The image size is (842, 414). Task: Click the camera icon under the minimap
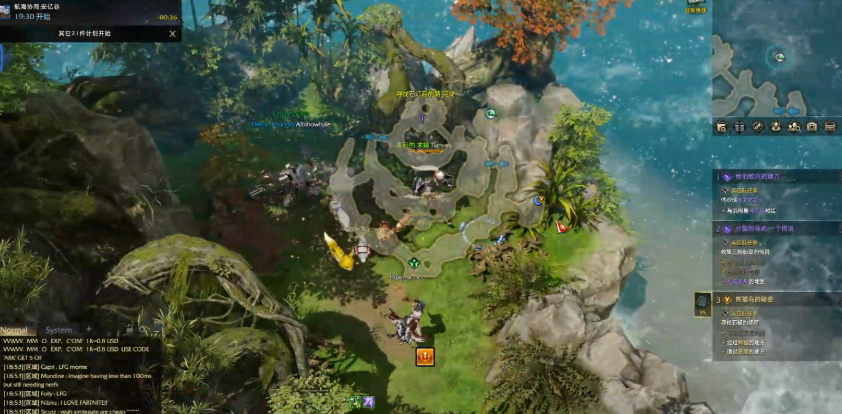coord(811,127)
